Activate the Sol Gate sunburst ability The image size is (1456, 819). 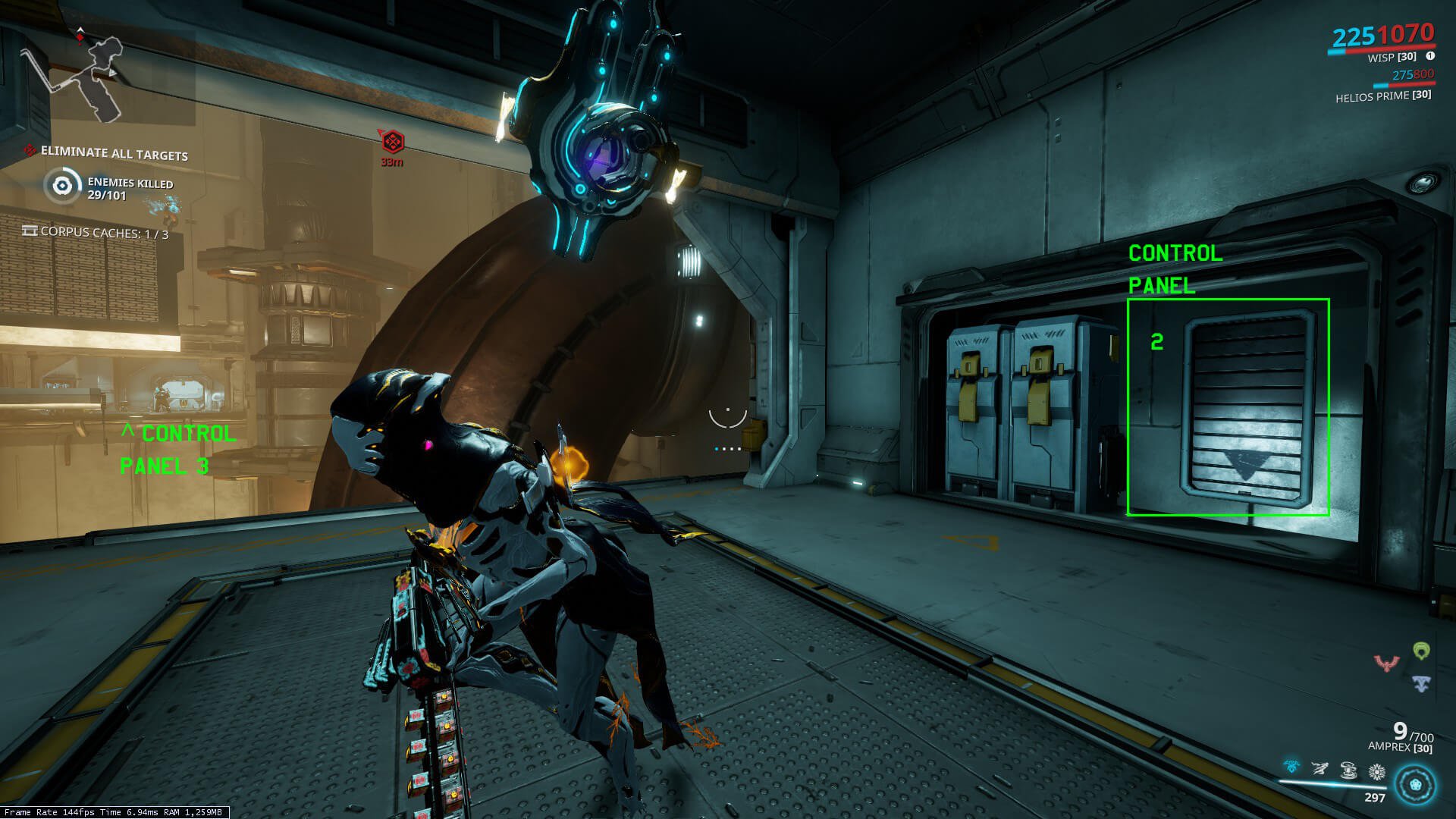1377,772
